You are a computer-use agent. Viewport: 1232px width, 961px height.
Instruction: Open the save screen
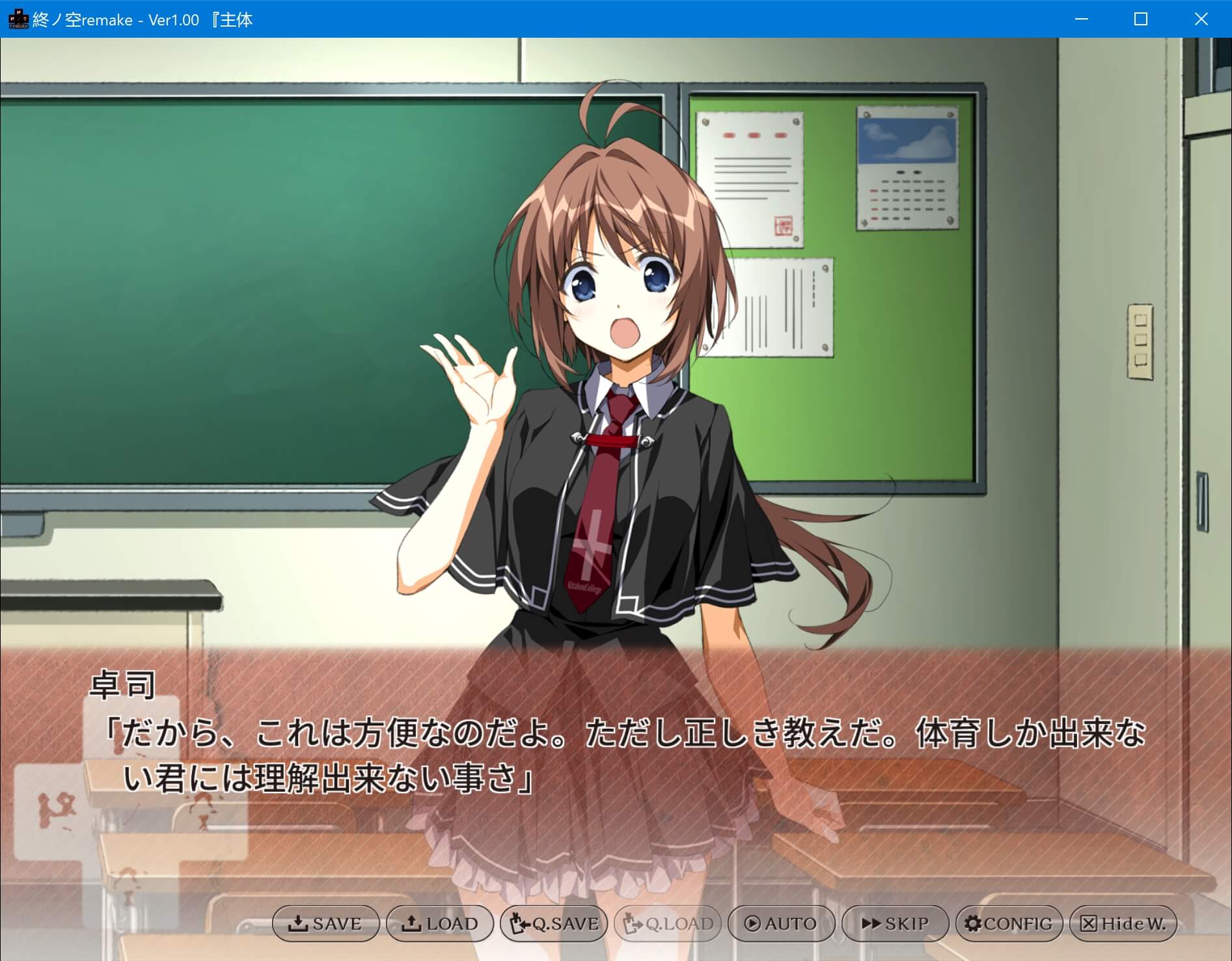pyautogui.click(x=325, y=923)
